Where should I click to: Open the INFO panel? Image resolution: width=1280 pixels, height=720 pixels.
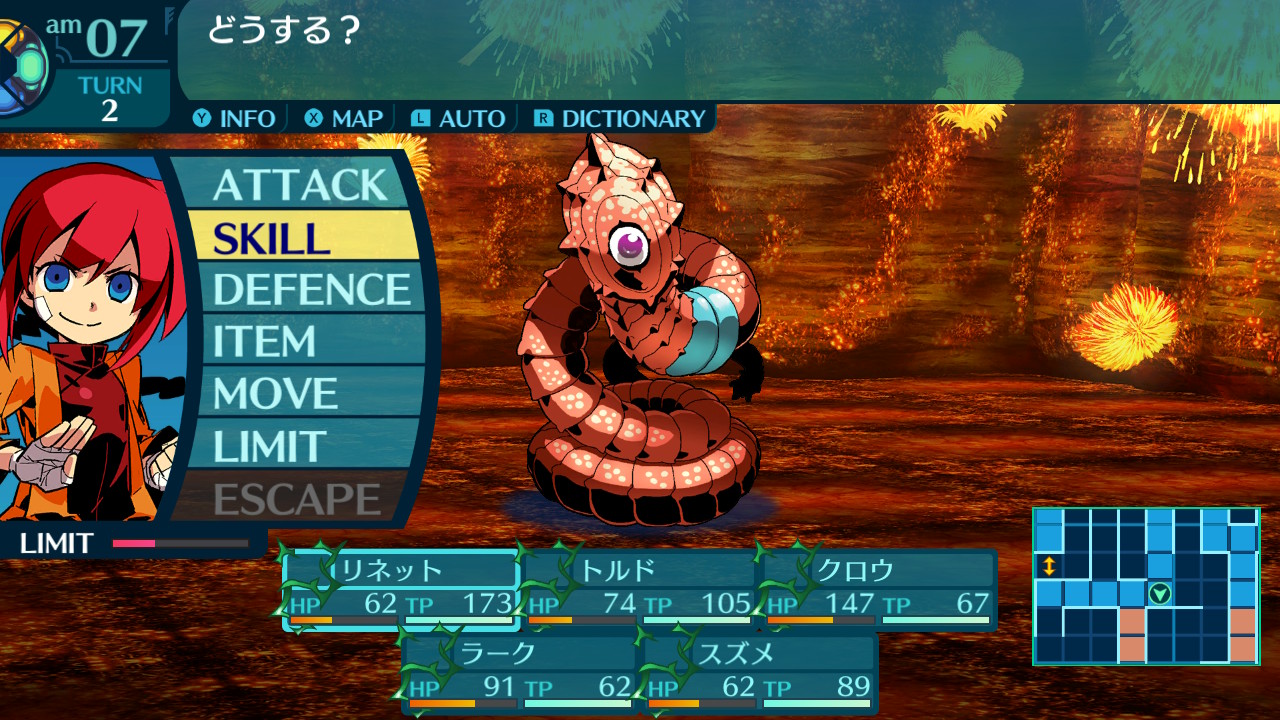pyautogui.click(x=236, y=118)
